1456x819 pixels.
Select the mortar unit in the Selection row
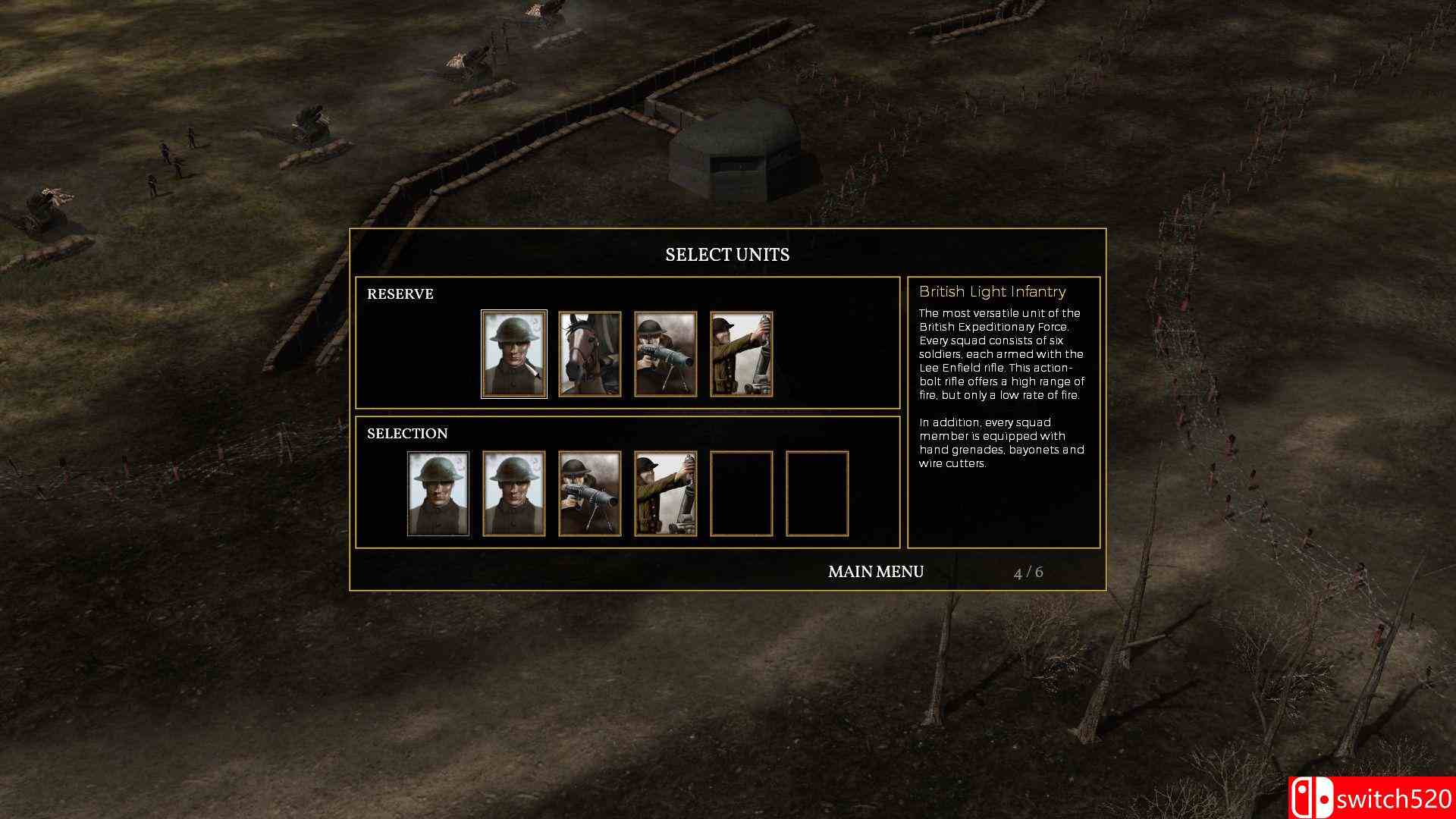click(665, 493)
